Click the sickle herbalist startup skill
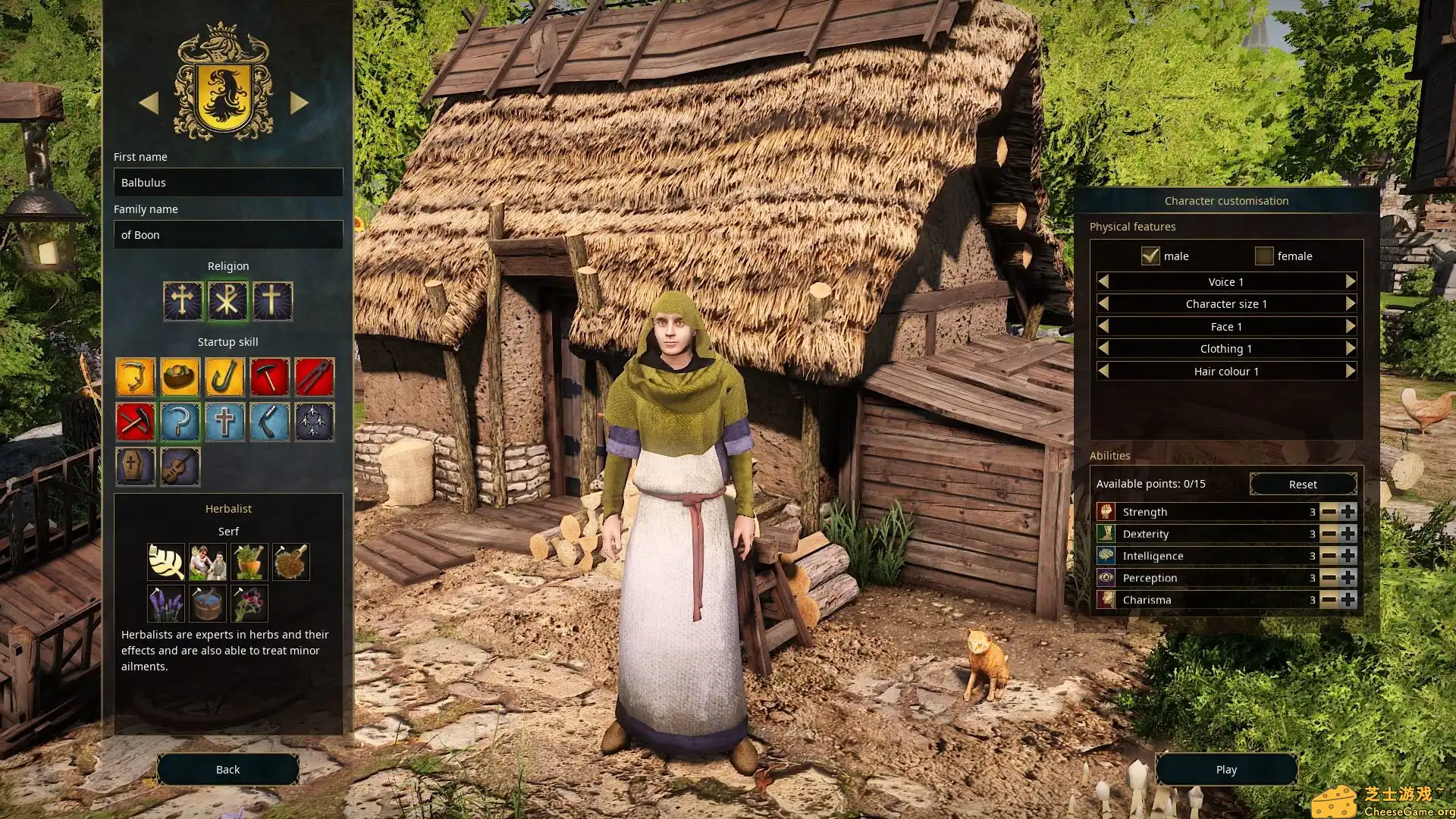 182,422
